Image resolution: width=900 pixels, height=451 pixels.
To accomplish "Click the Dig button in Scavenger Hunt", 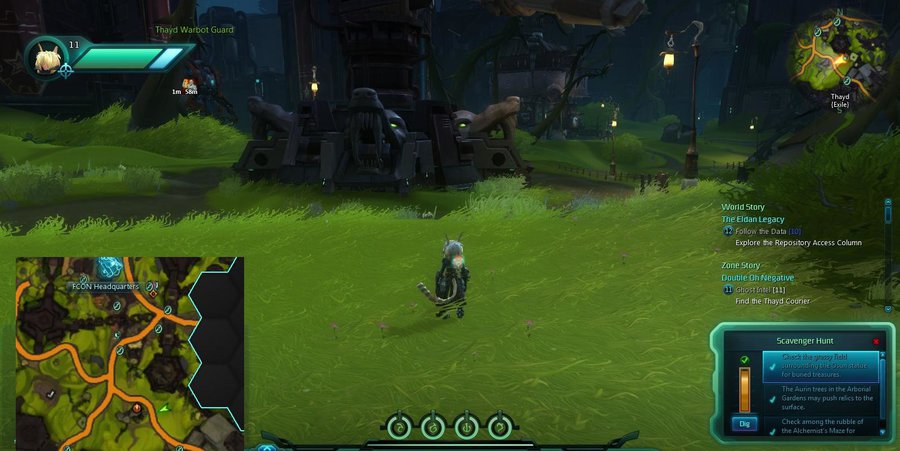I will click(744, 423).
